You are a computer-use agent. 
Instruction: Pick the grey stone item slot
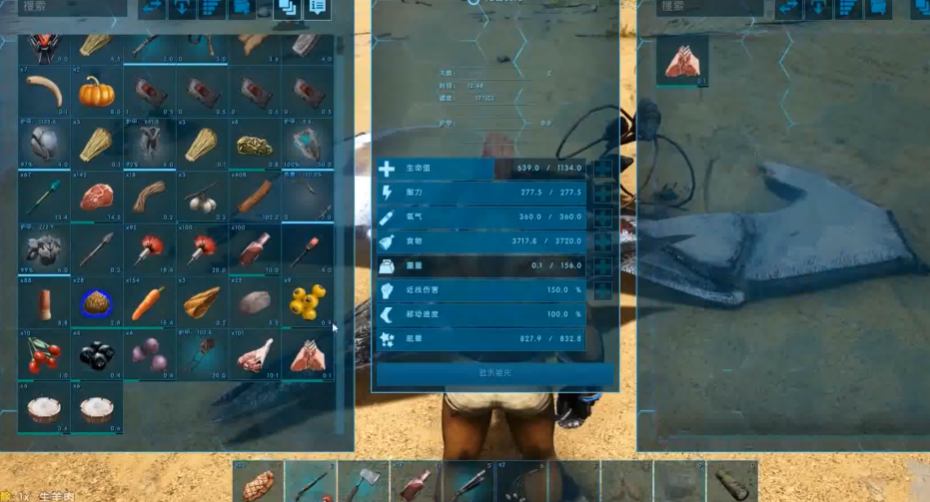(254, 301)
